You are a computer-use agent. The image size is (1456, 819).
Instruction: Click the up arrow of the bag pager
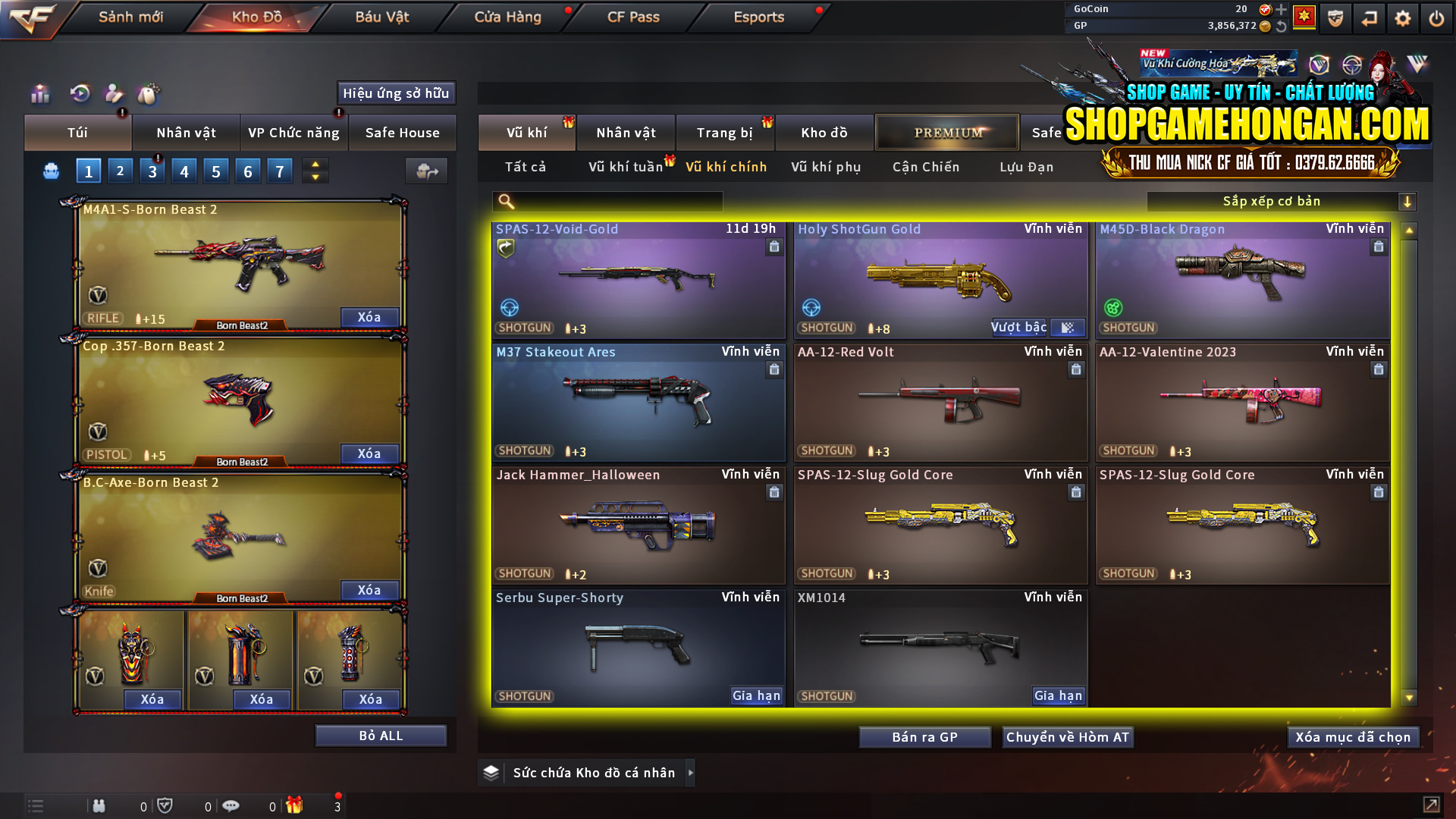(315, 164)
